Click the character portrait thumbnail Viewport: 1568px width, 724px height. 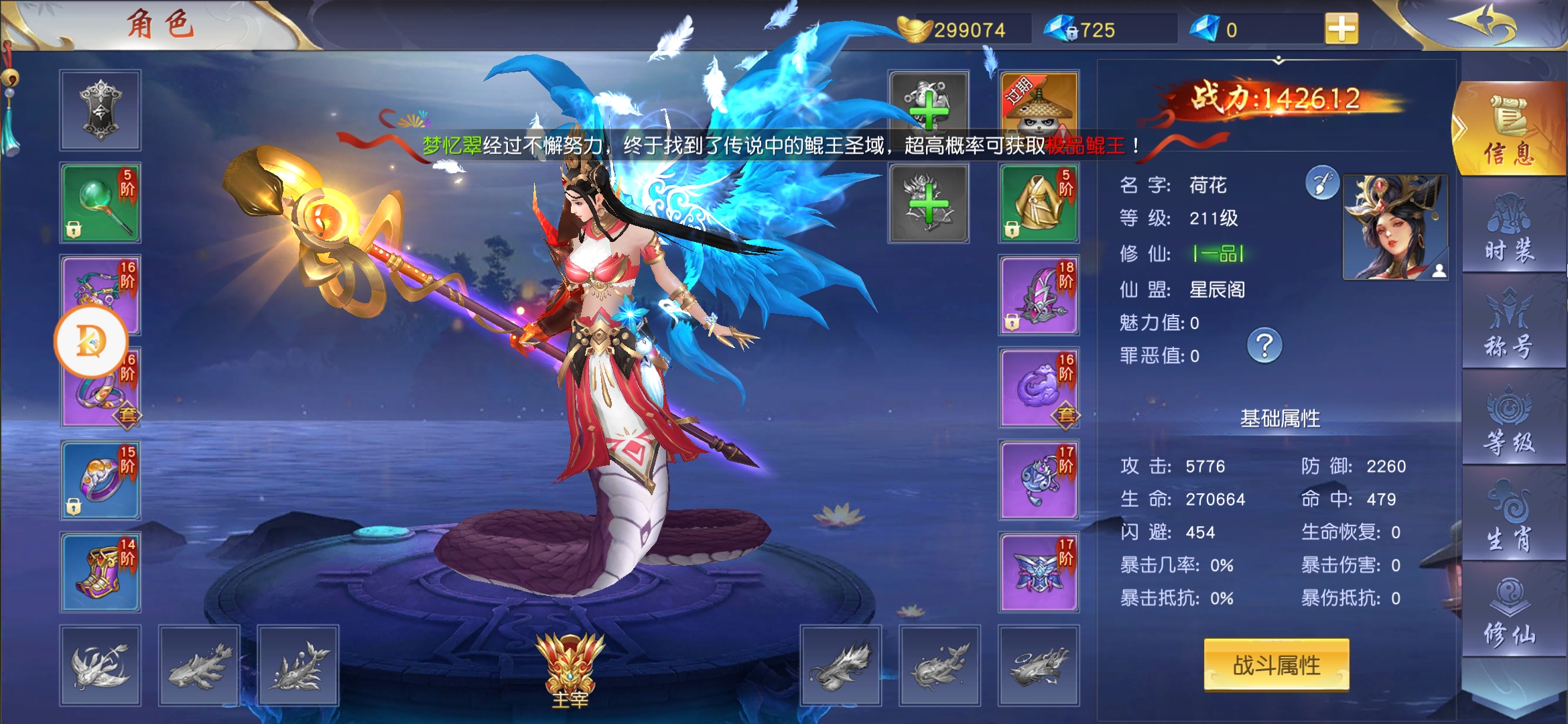(1395, 227)
